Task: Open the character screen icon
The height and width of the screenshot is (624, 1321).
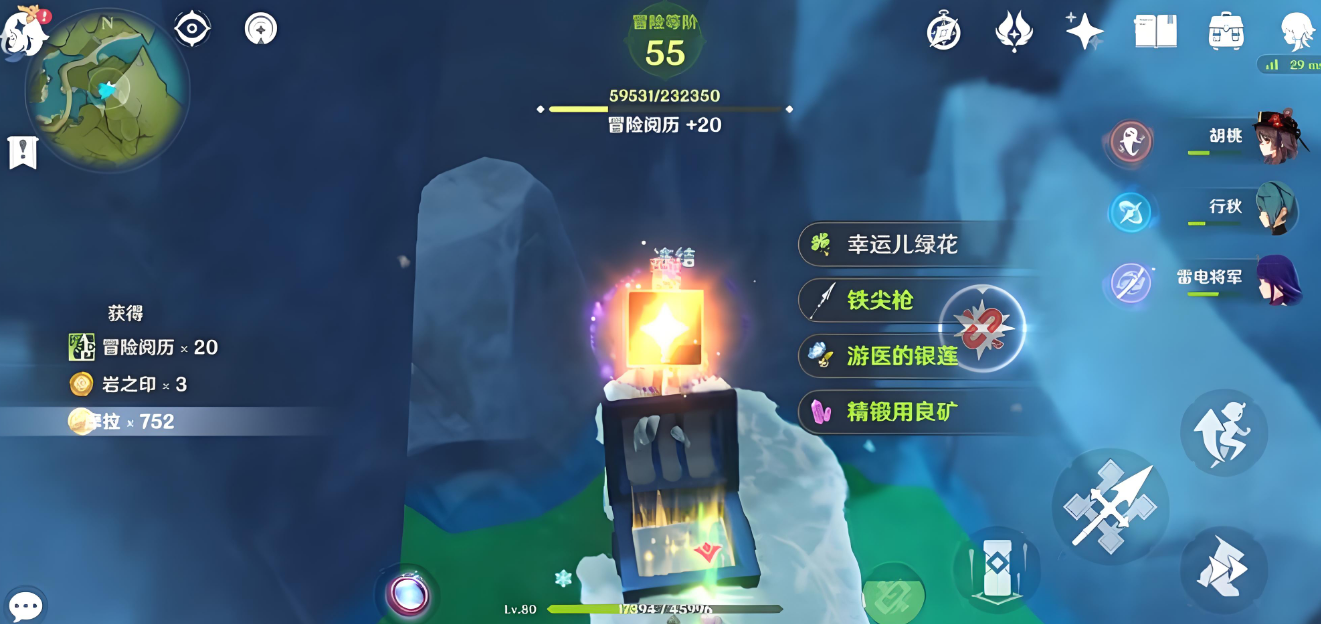Action: (x=1298, y=32)
